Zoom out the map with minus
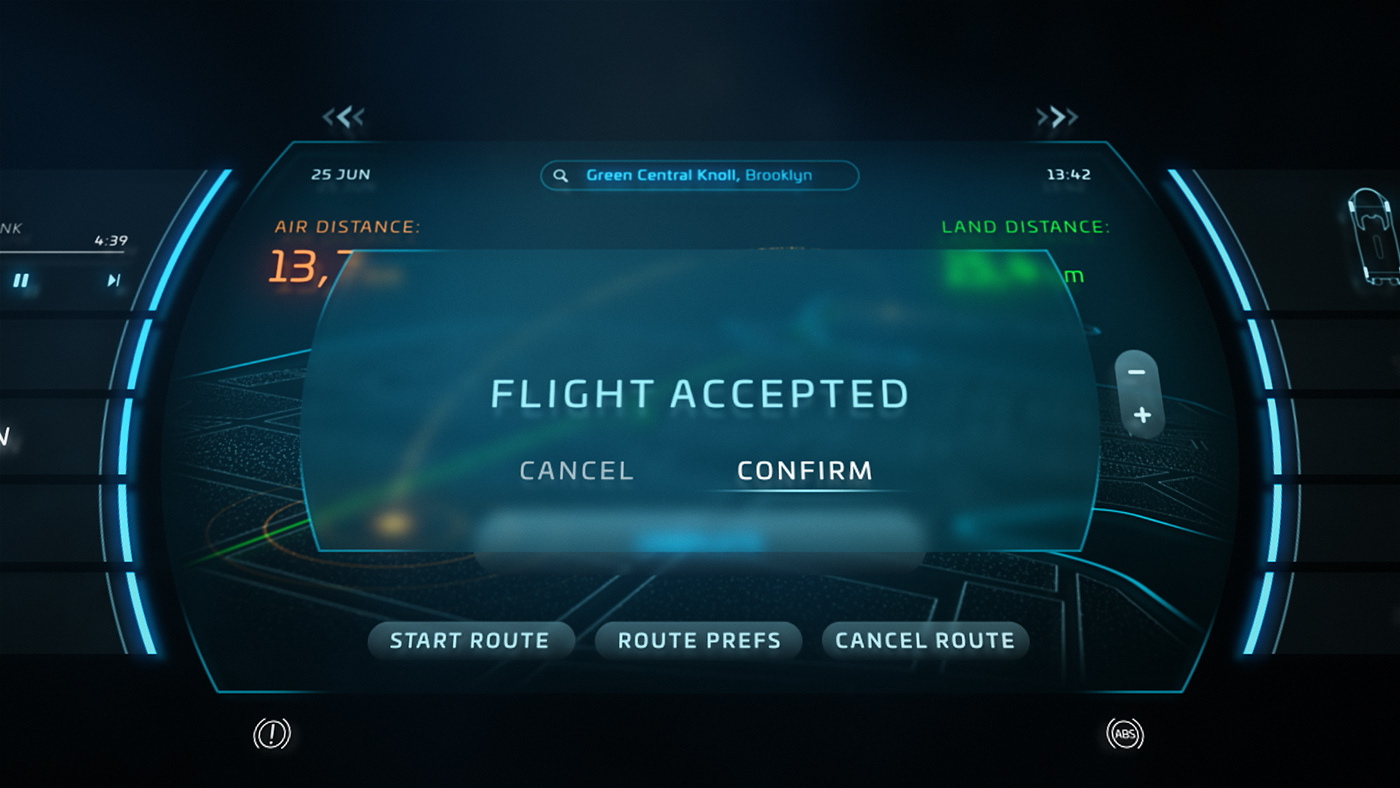1400x788 pixels. (1136, 372)
